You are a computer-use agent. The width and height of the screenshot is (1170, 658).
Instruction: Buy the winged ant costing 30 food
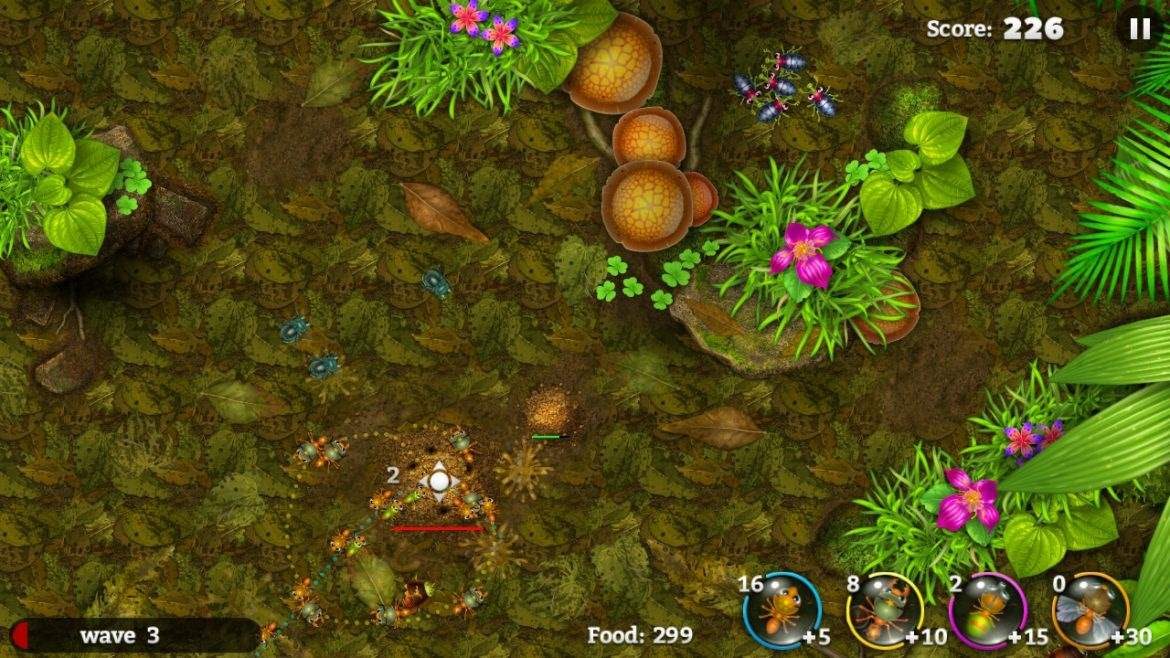tap(1090, 611)
